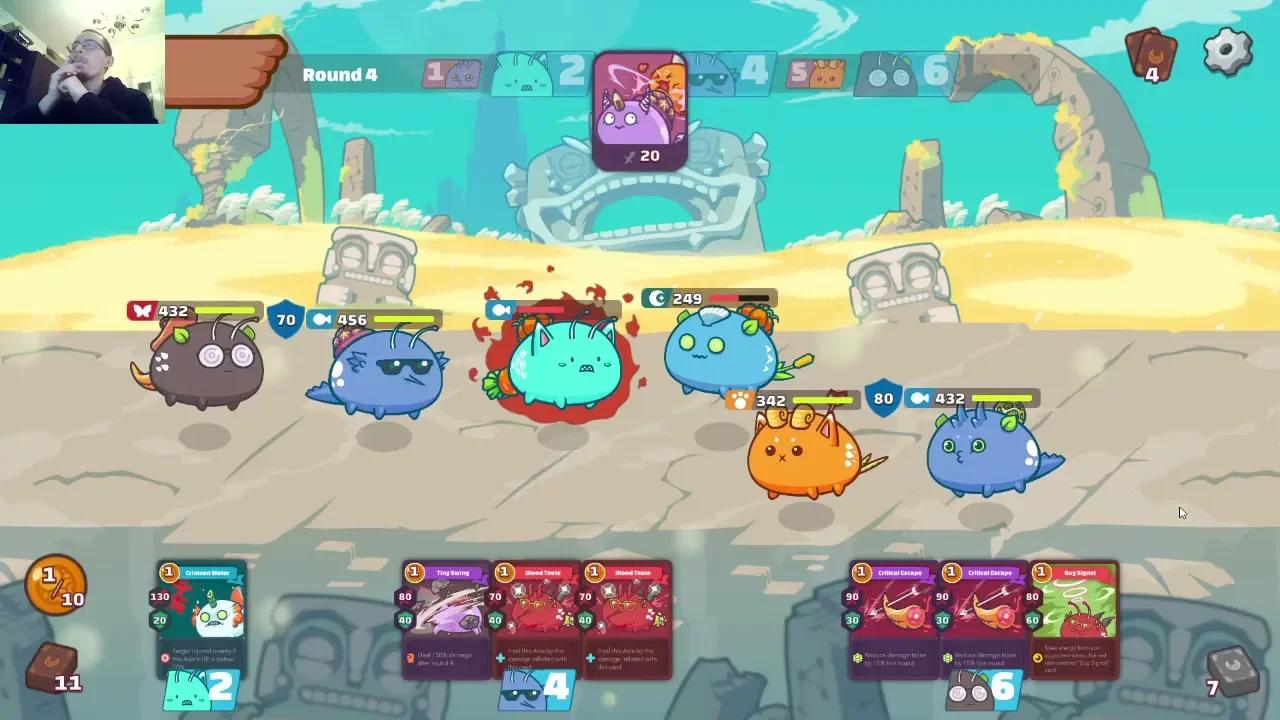Click the moon icon on the 249 health bar

click(655, 298)
